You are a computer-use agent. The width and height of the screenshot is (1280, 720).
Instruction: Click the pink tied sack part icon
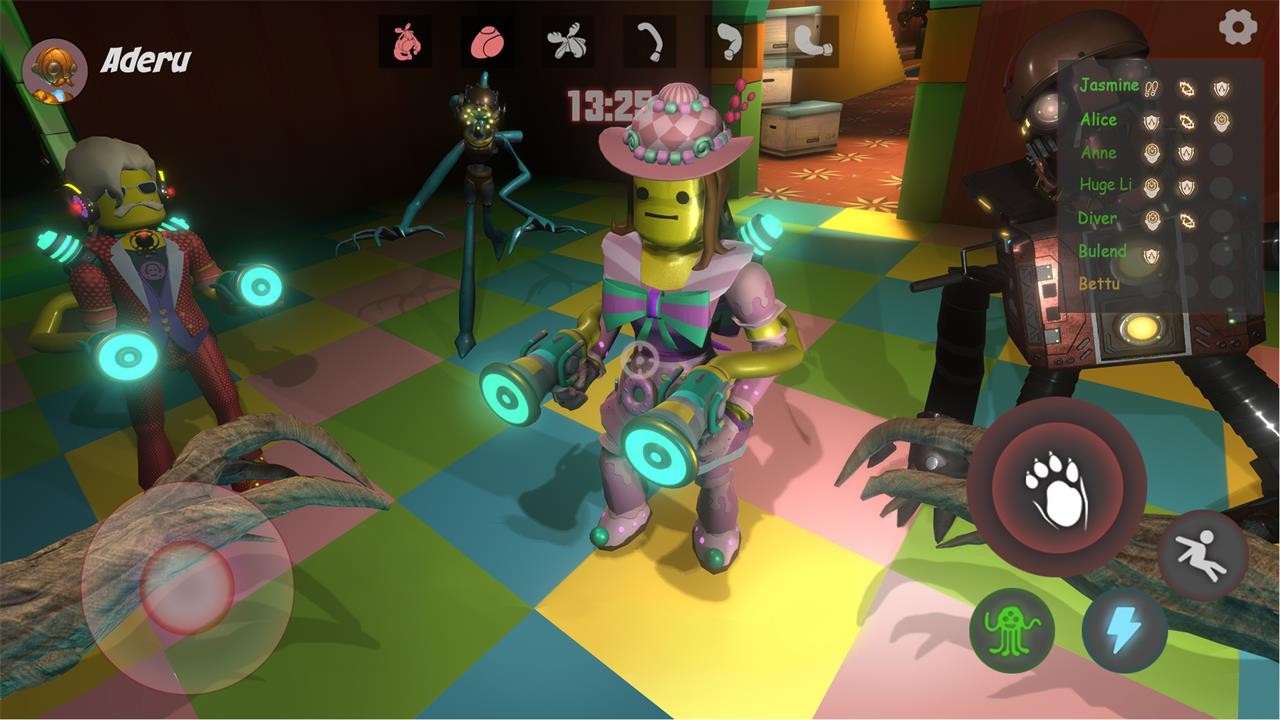coord(406,42)
